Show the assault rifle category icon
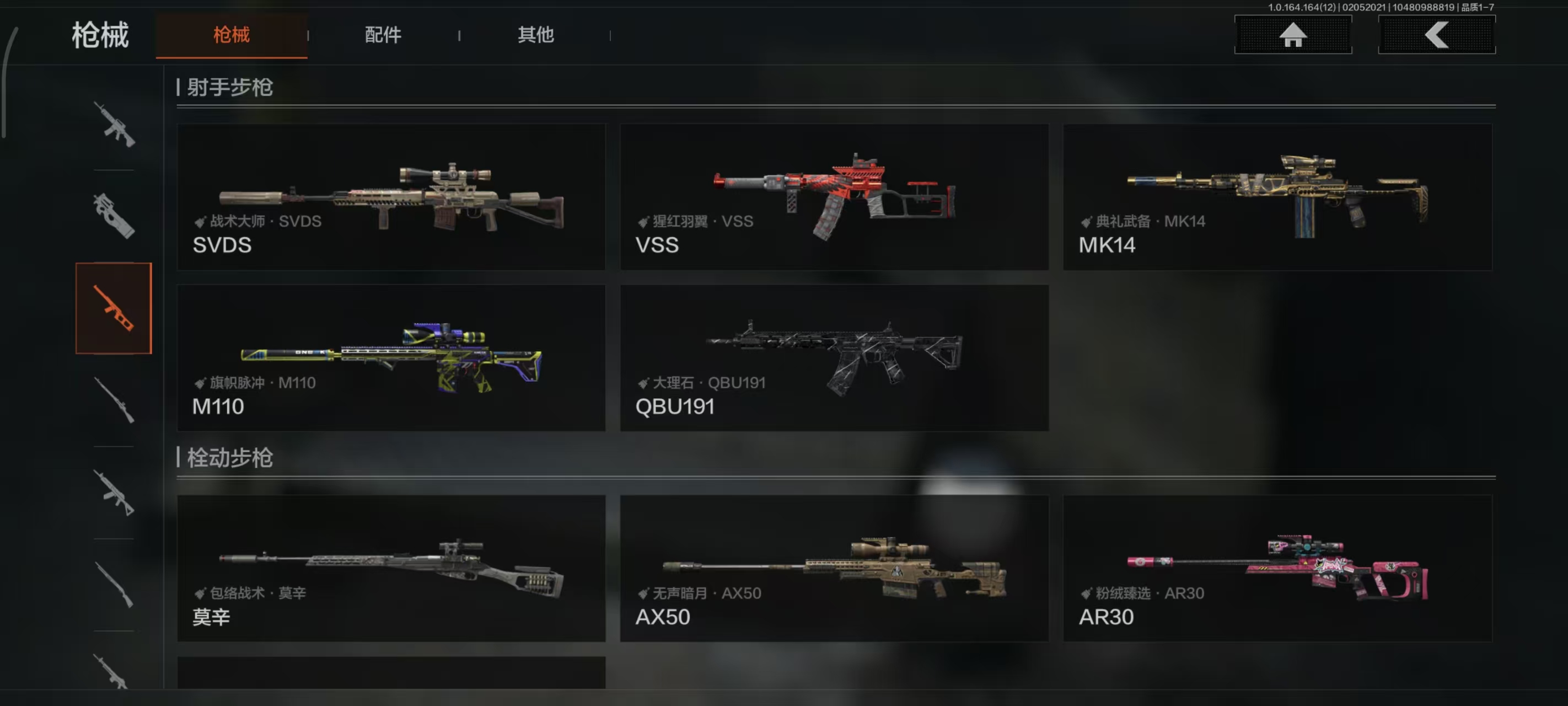Viewport: 1568px width, 706px height. click(114, 124)
